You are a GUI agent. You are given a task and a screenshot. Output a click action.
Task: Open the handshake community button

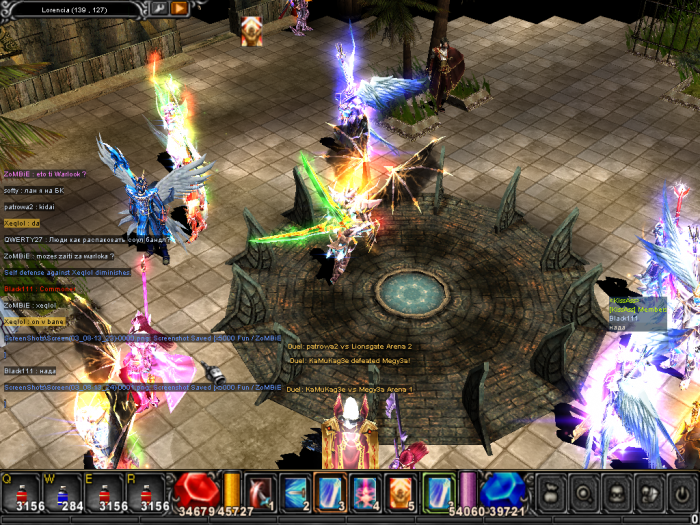click(x=648, y=492)
